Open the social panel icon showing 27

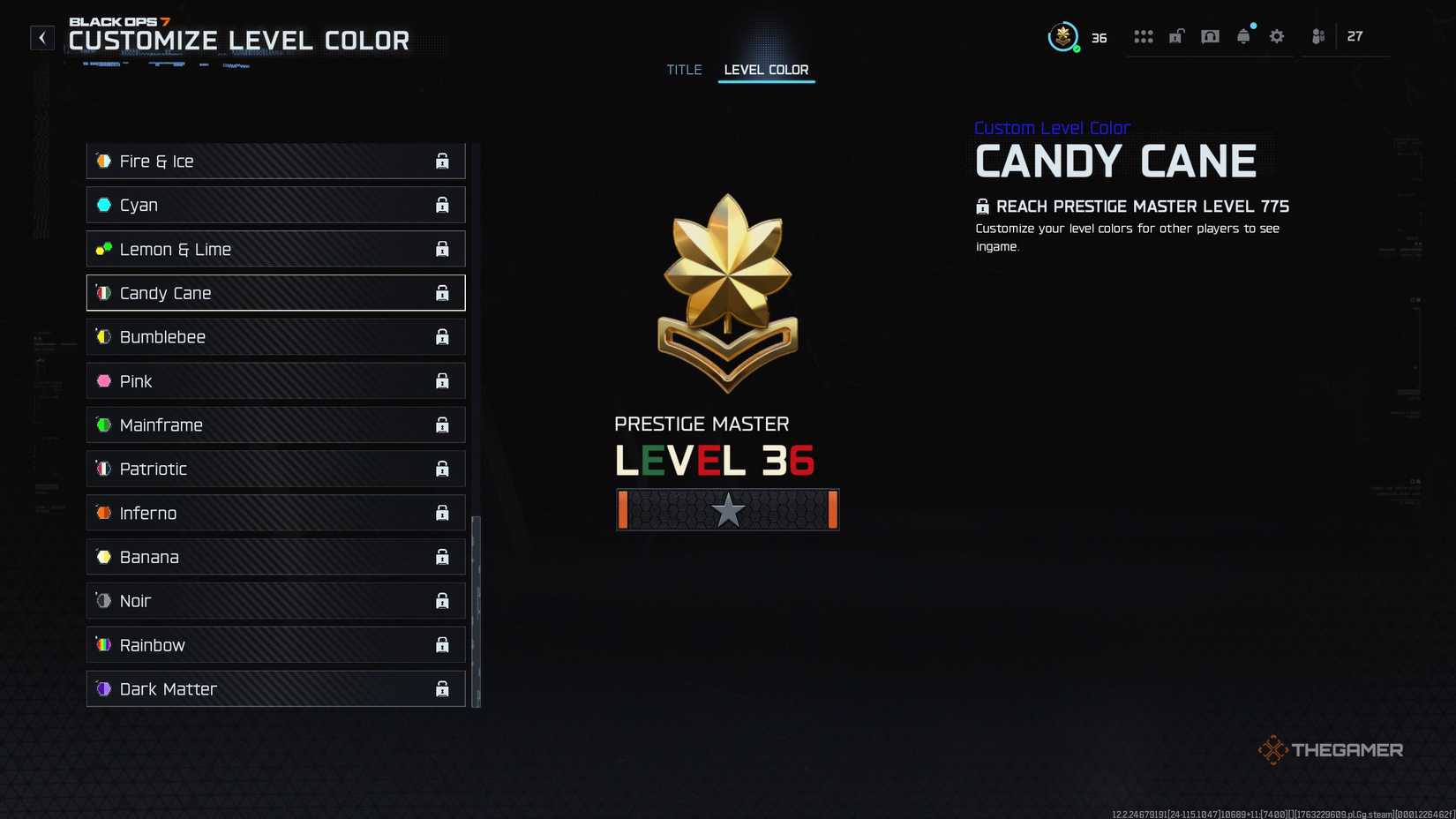tap(1317, 36)
